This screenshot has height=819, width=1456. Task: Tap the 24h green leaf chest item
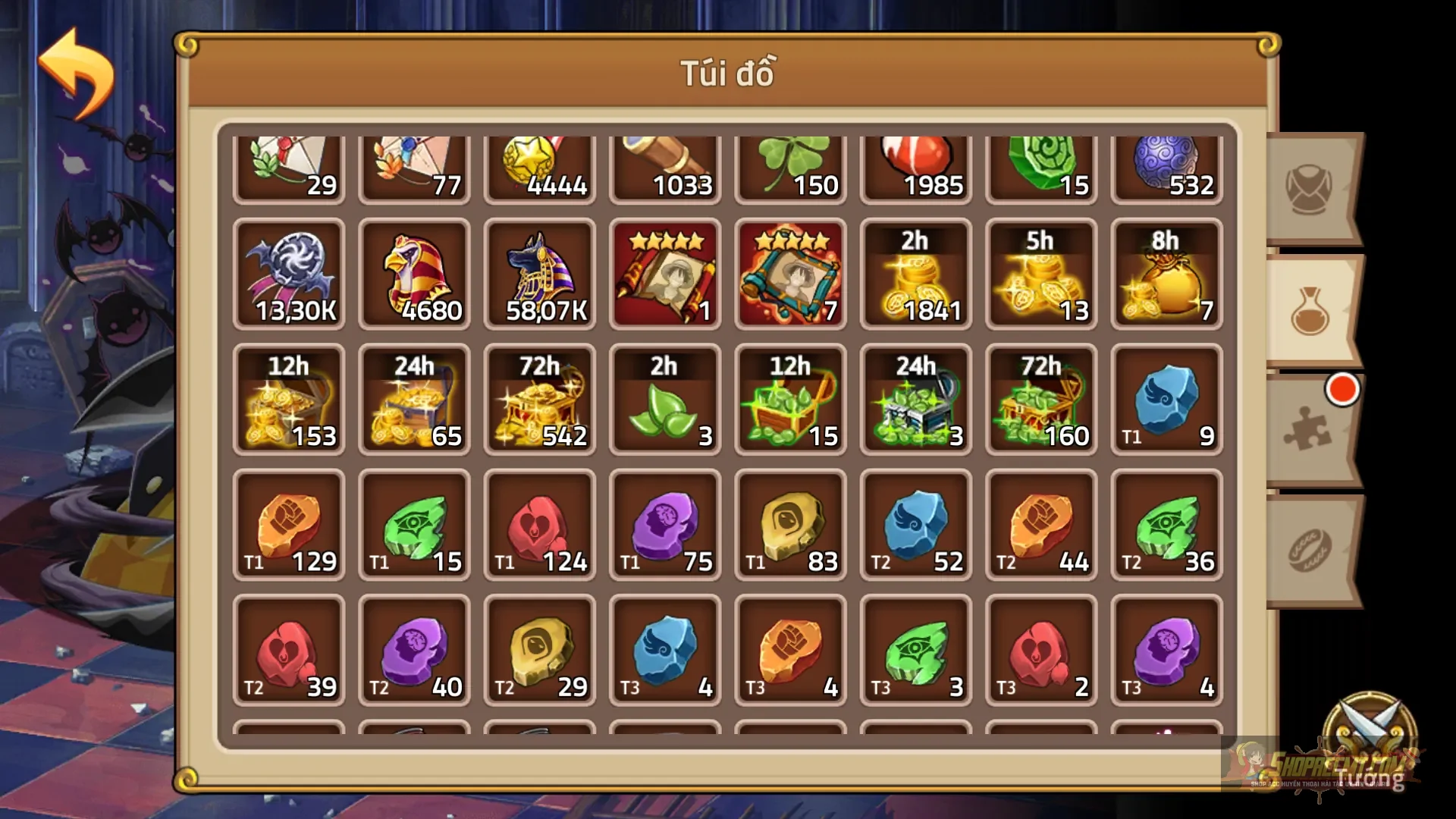click(915, 400)
